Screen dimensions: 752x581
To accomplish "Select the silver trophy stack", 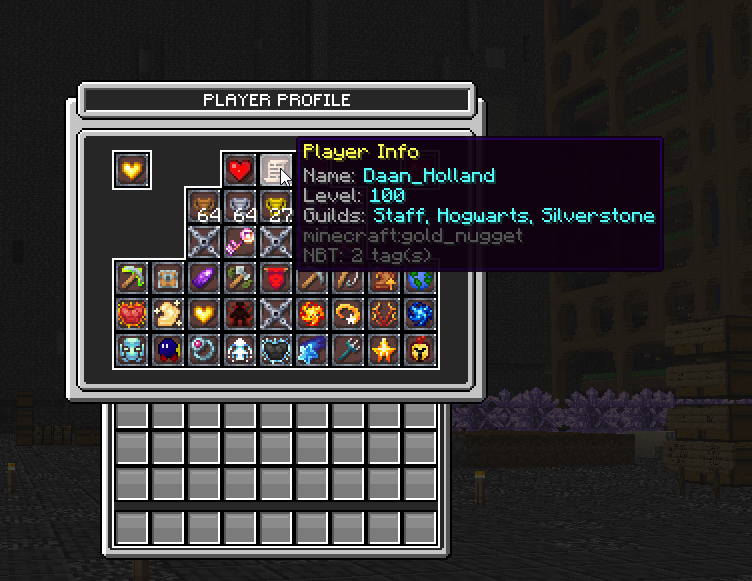I will (x=238, y=207).
